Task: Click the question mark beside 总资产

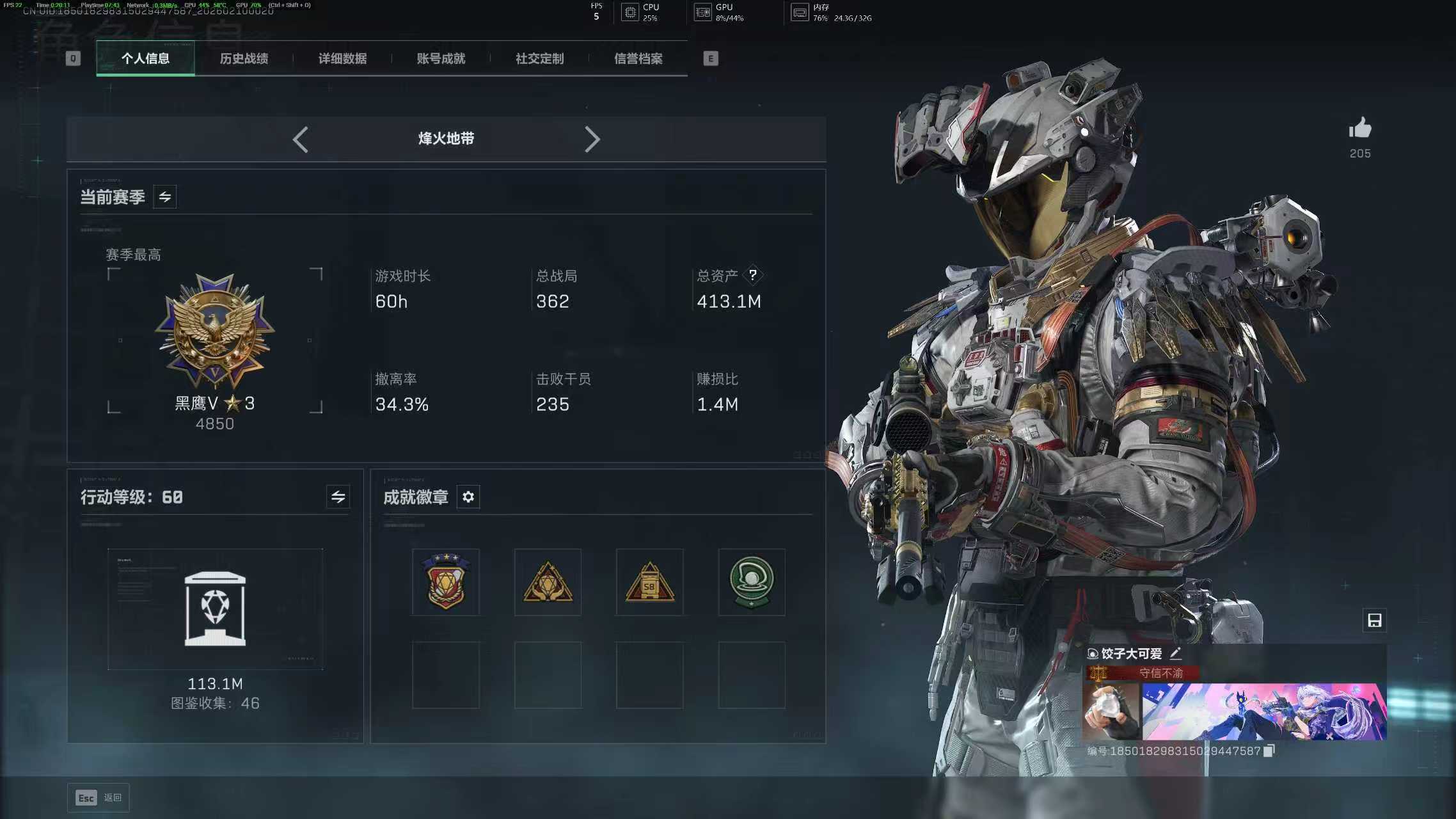Action: coord(753,275)
